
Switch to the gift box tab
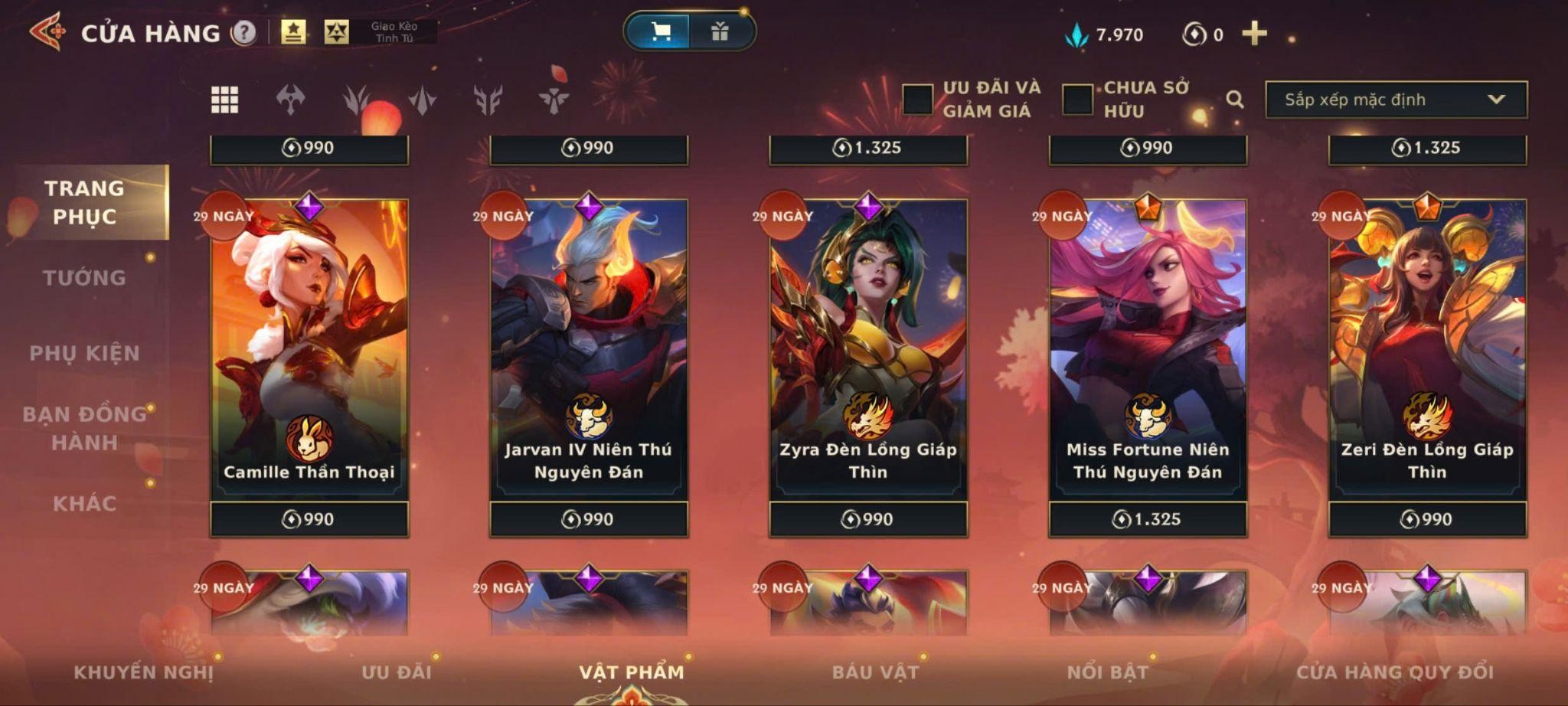[720, 31]
